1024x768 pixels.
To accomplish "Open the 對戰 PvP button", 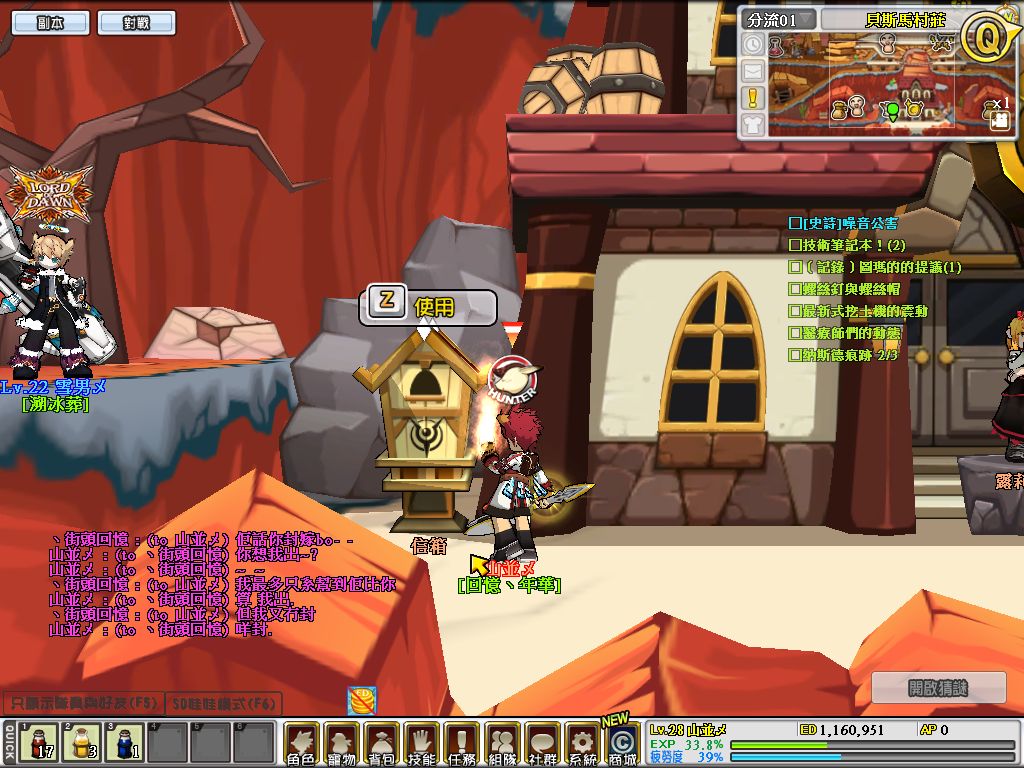I will click(x=137, y=22).
